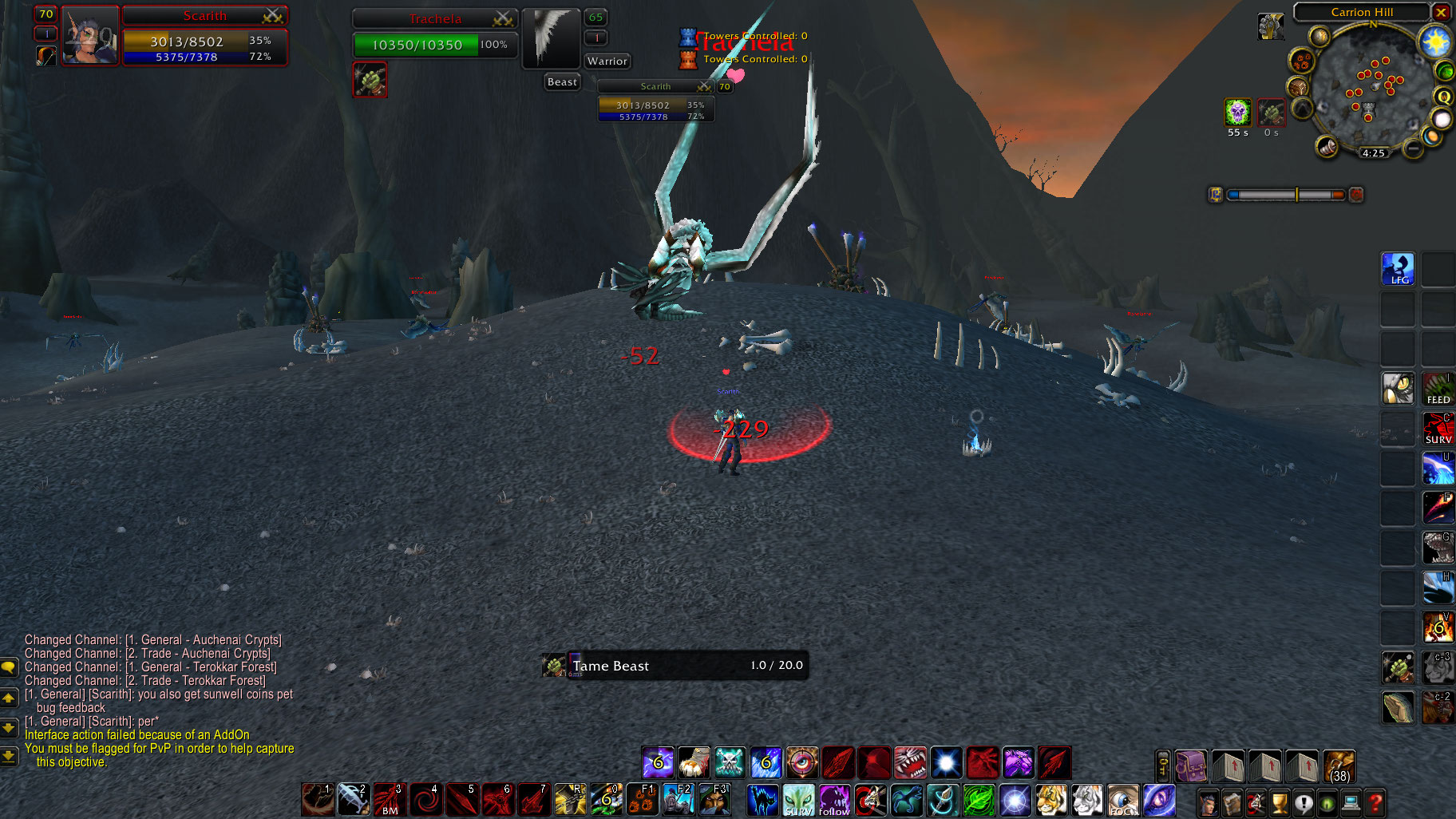Click the FEED pet icon on the right bar
Screen dimensions: 1456x819
tap(1438, 389)
